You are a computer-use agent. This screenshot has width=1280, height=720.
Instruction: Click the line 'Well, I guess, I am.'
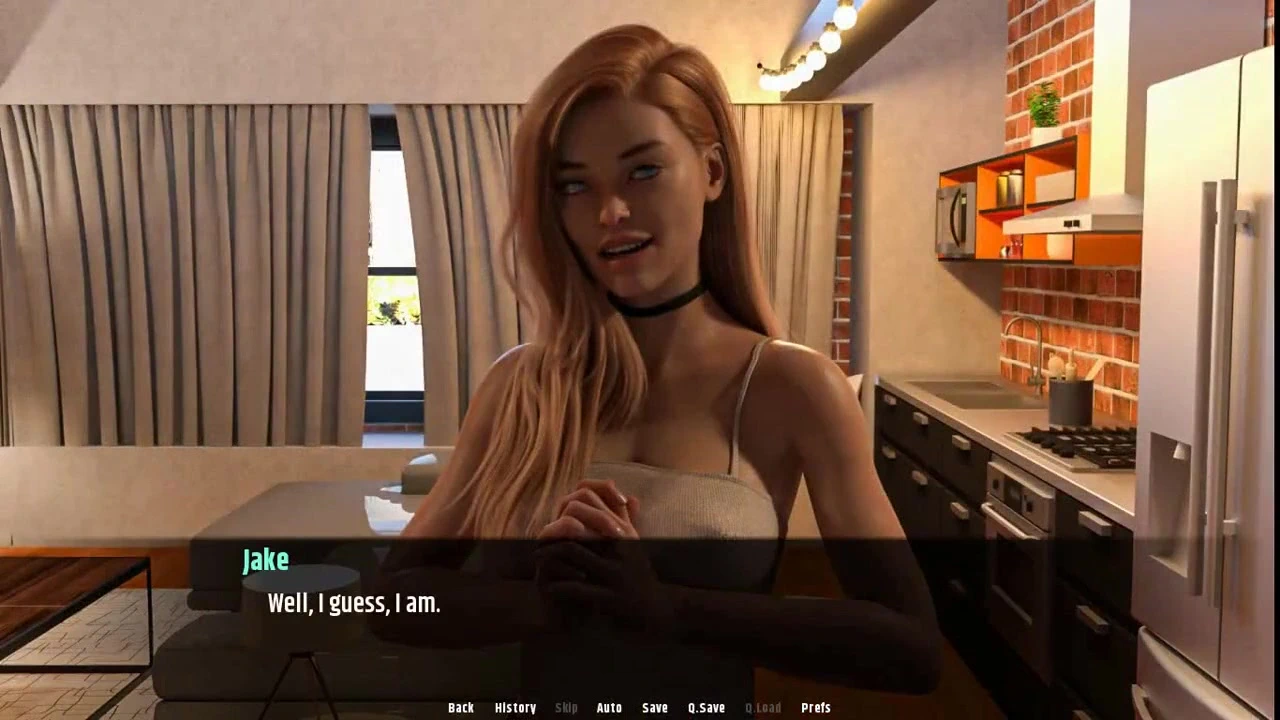[x=353, y=603]
